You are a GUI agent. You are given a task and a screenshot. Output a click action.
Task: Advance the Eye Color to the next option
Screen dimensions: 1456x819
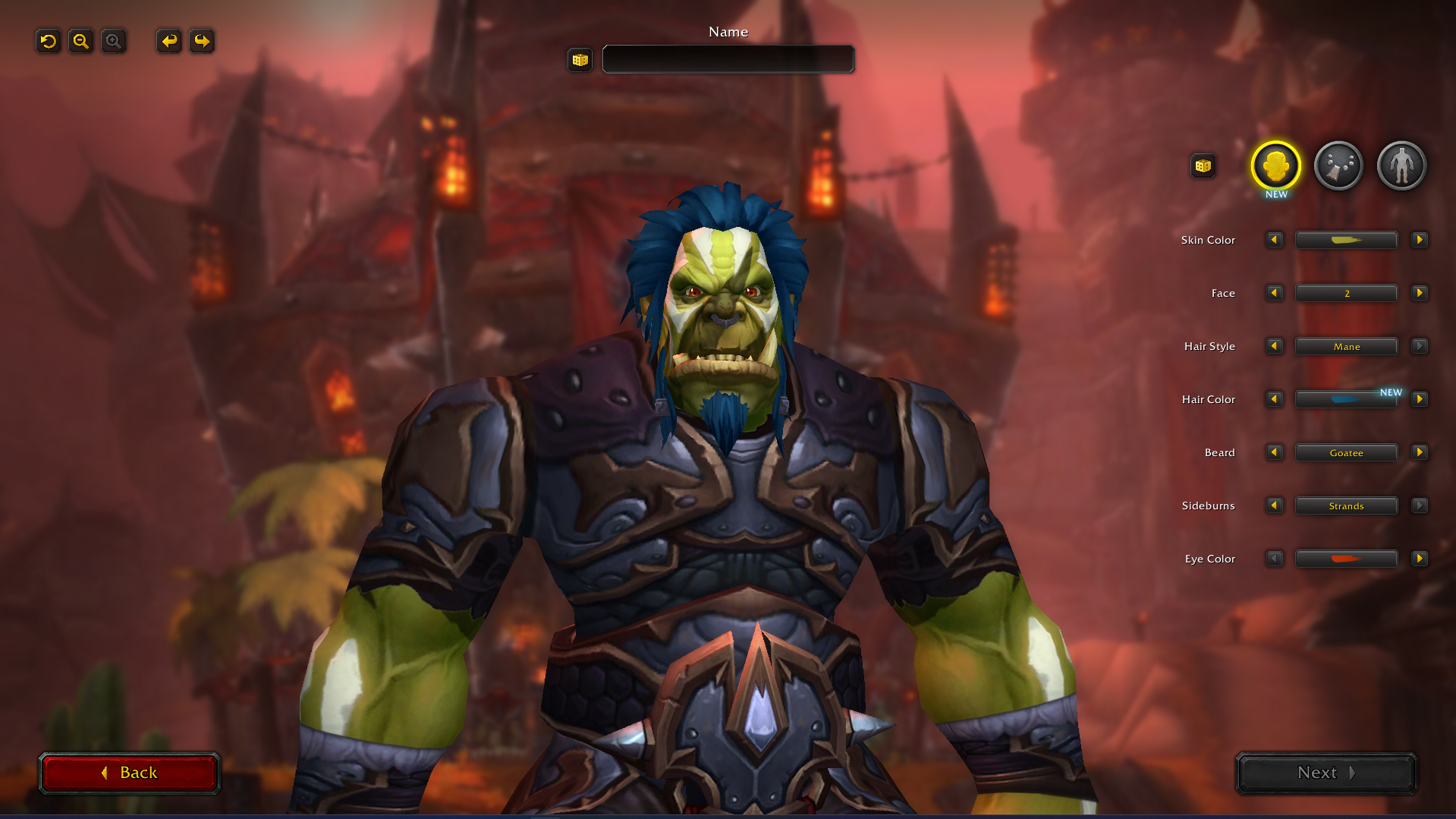click(x=1419, y=558)
